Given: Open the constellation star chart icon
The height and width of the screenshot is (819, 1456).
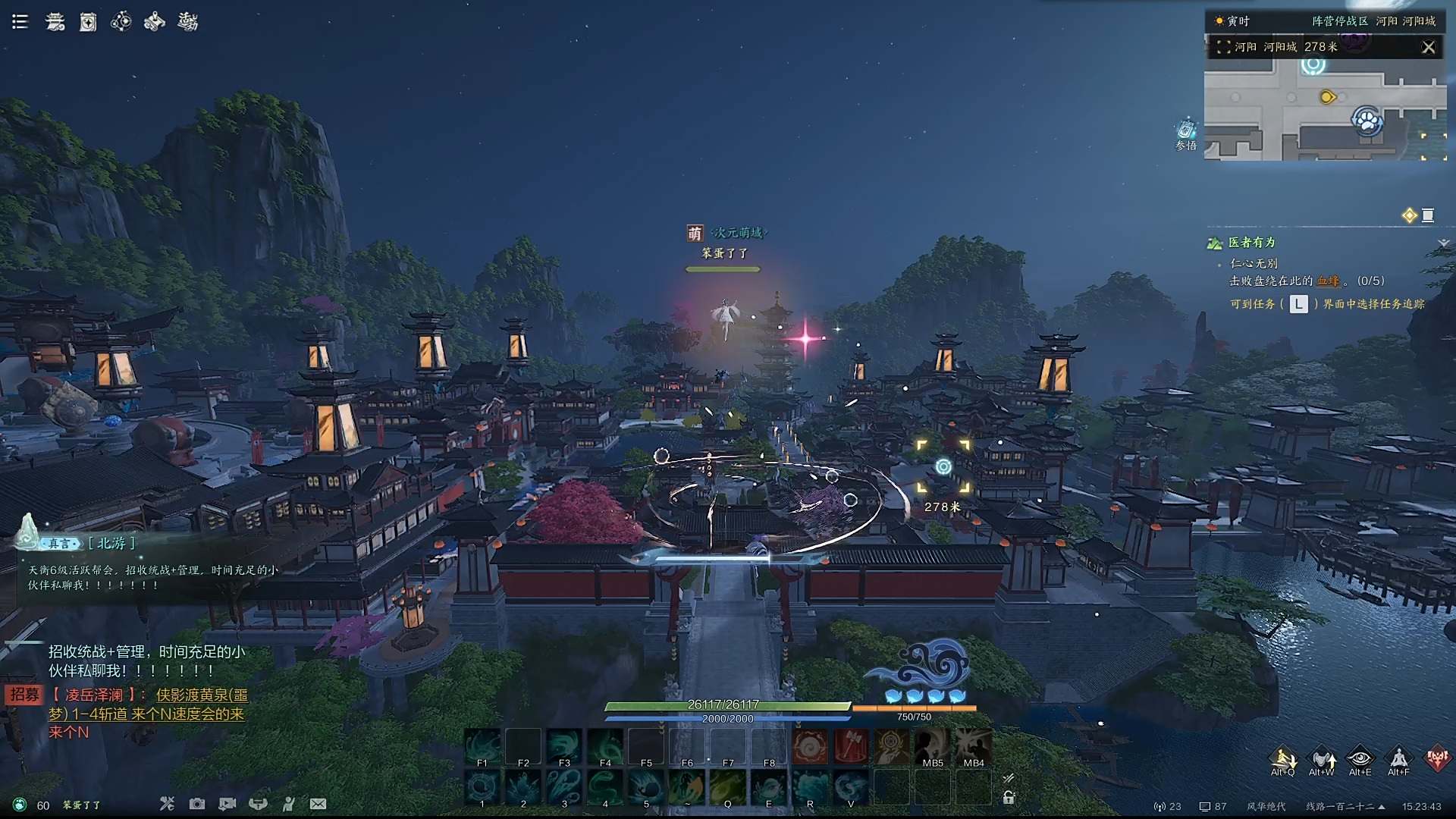Looking at the screenshot, I should point(121,22).
